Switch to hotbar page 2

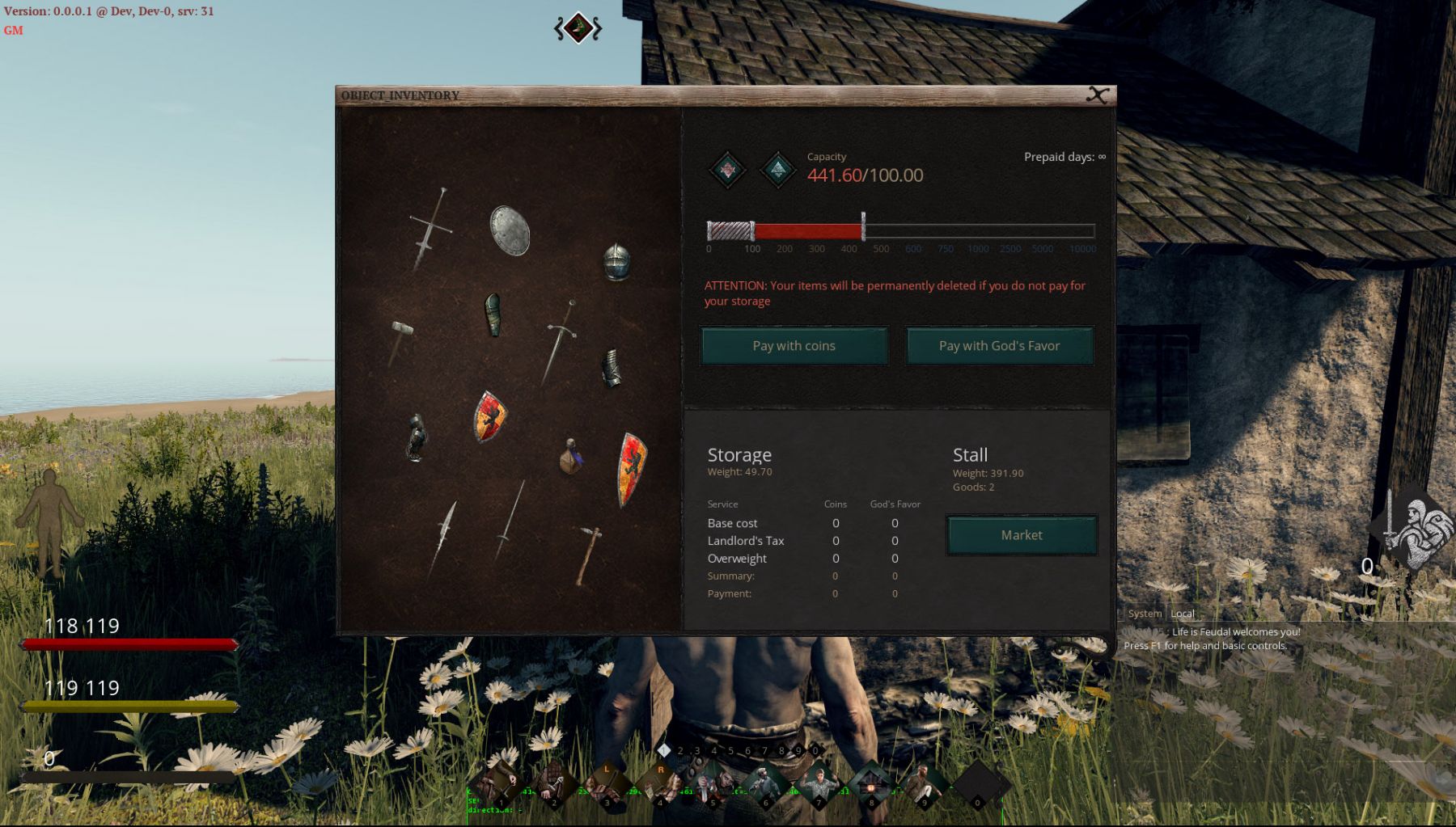tap(680, 751)
